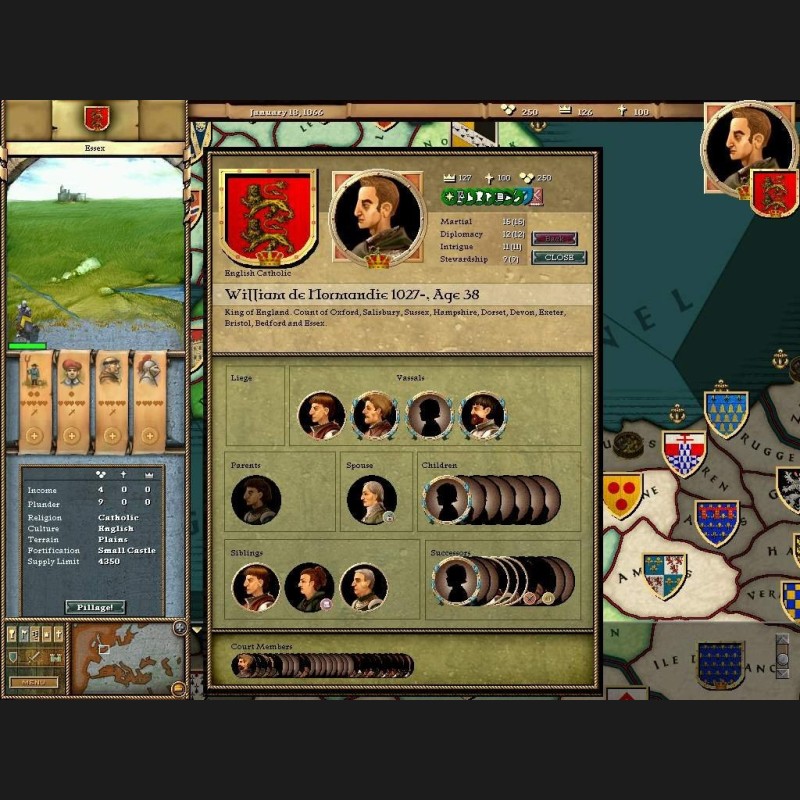Screen dimensions: 800x800
Task: Close the character information panel
Action: [558, 257]
